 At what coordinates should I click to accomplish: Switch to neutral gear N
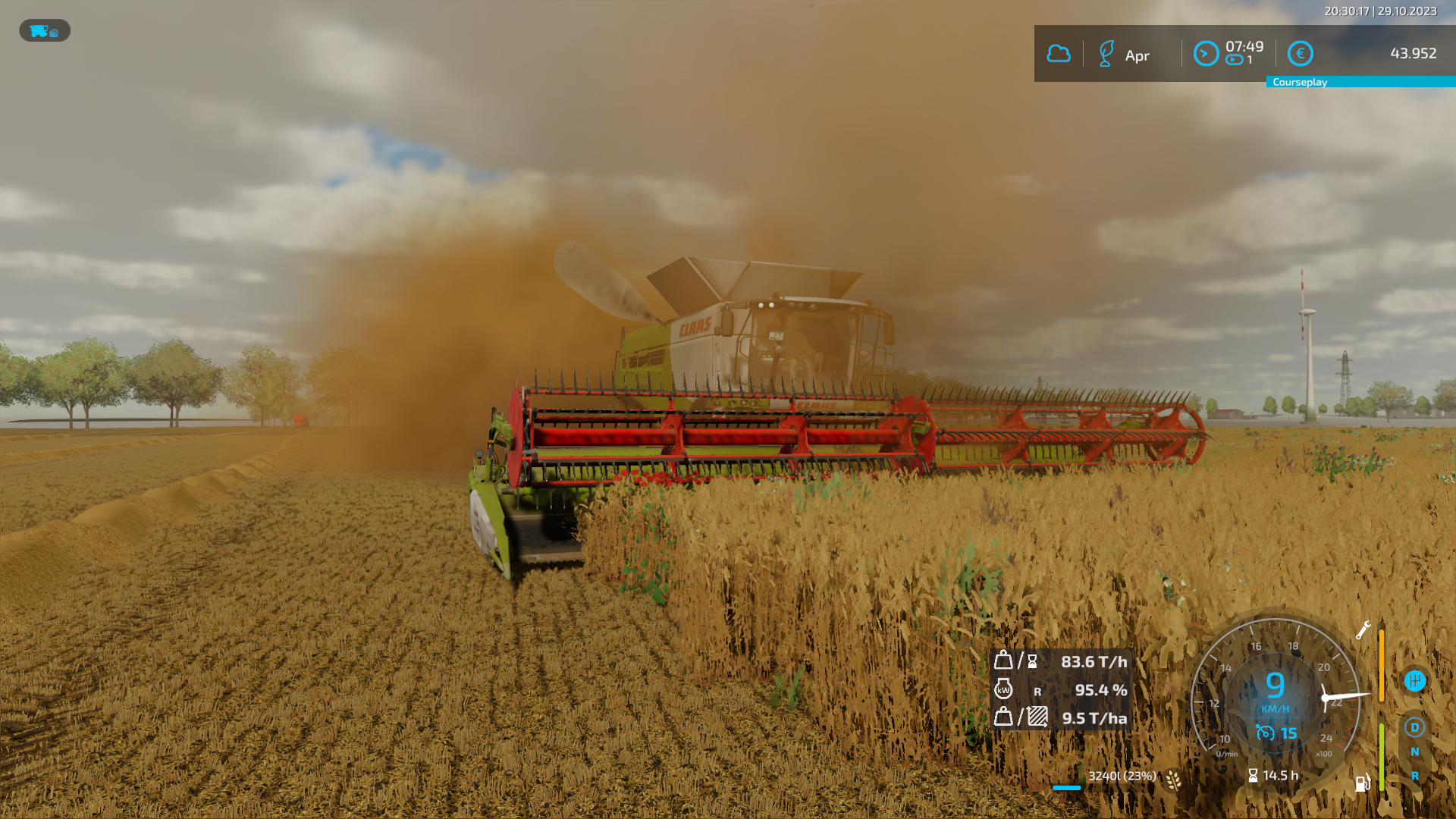[x=1414, y=752]
